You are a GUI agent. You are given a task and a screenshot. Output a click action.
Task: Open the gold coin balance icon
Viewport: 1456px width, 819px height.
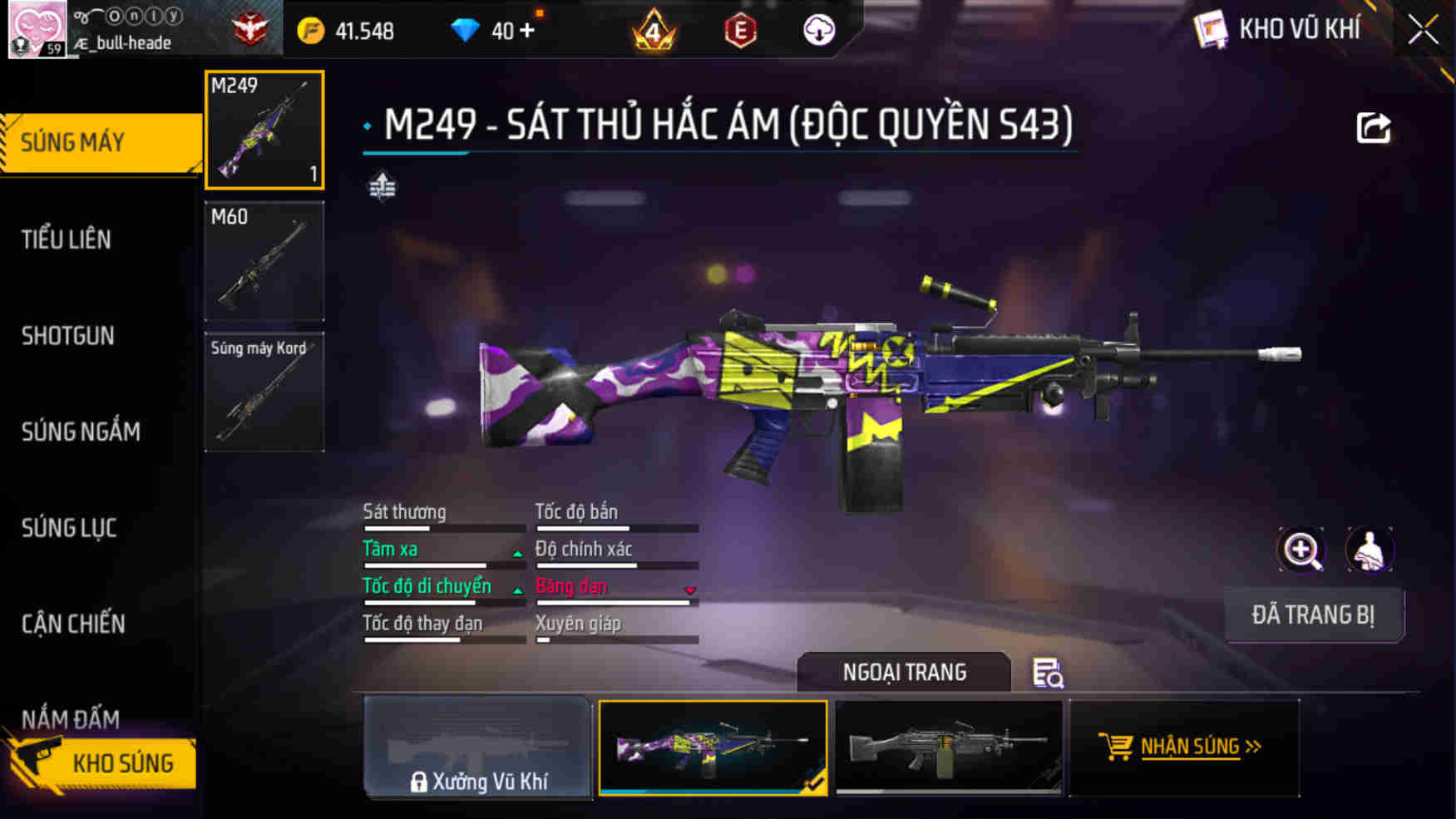[310, 27]
